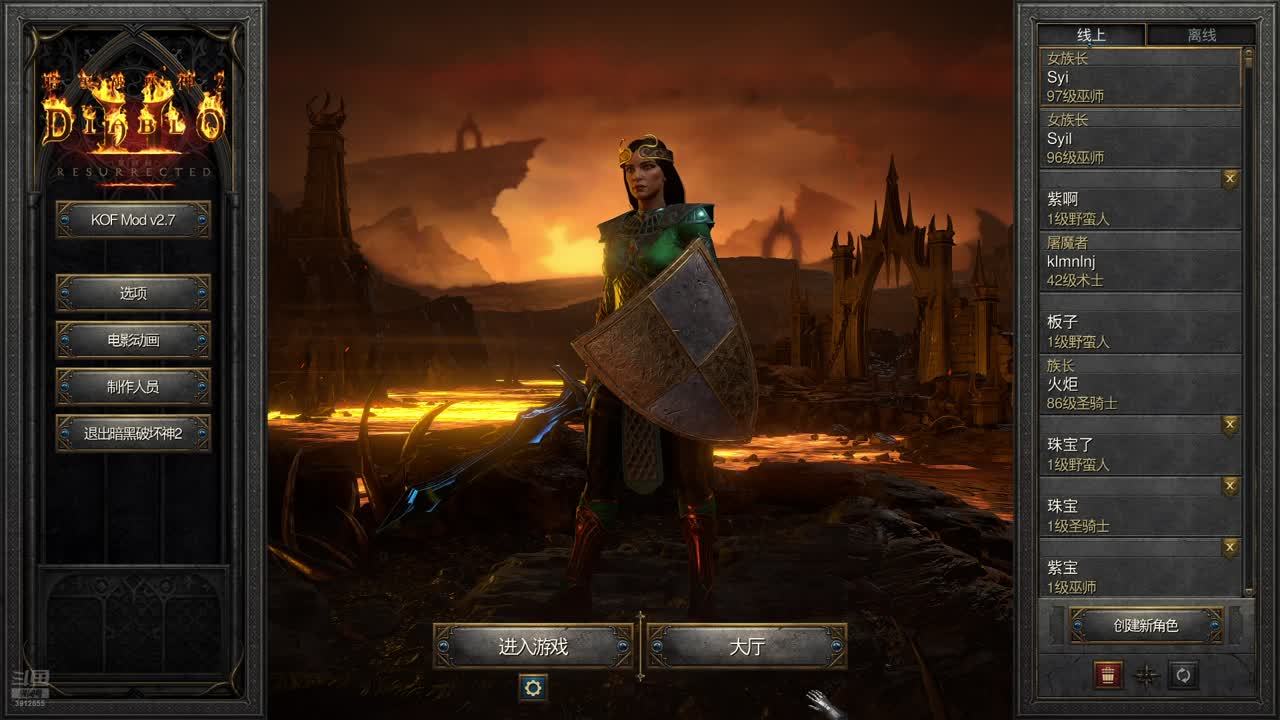Image resolution: width=1280 pixels, height=720 pixels.
Task: Click 进入游戏 to enter the game
Action: [533, 647]
